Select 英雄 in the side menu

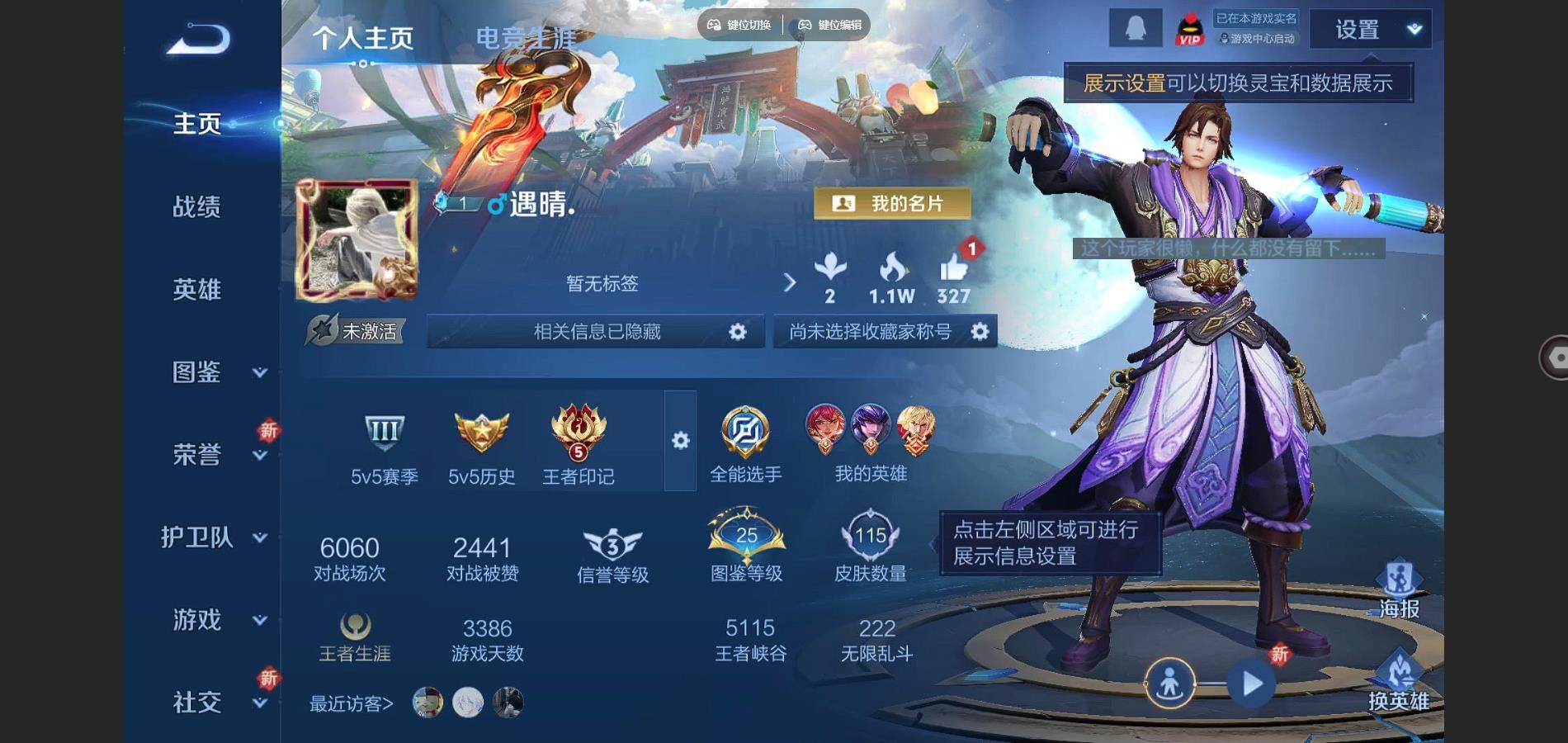[196, 289]
